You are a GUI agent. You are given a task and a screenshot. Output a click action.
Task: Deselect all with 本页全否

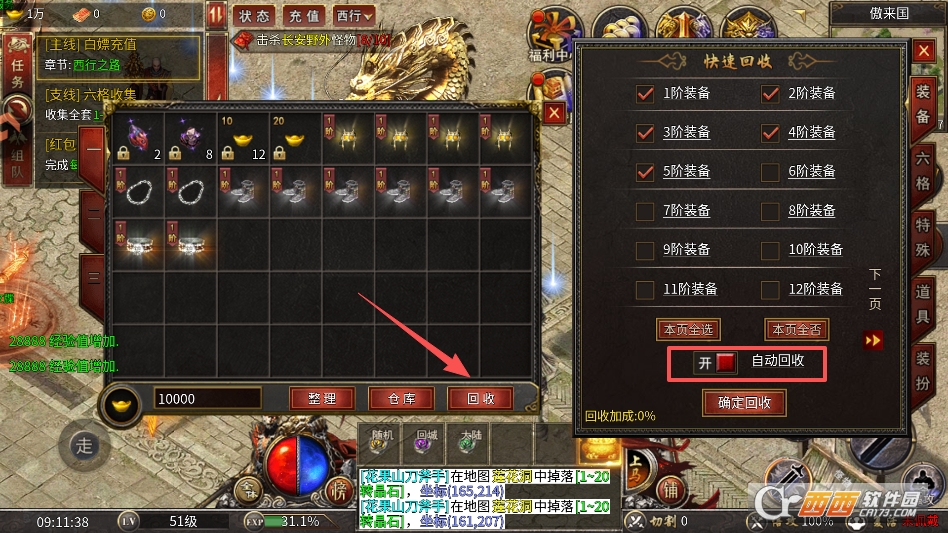click(797, 329)
